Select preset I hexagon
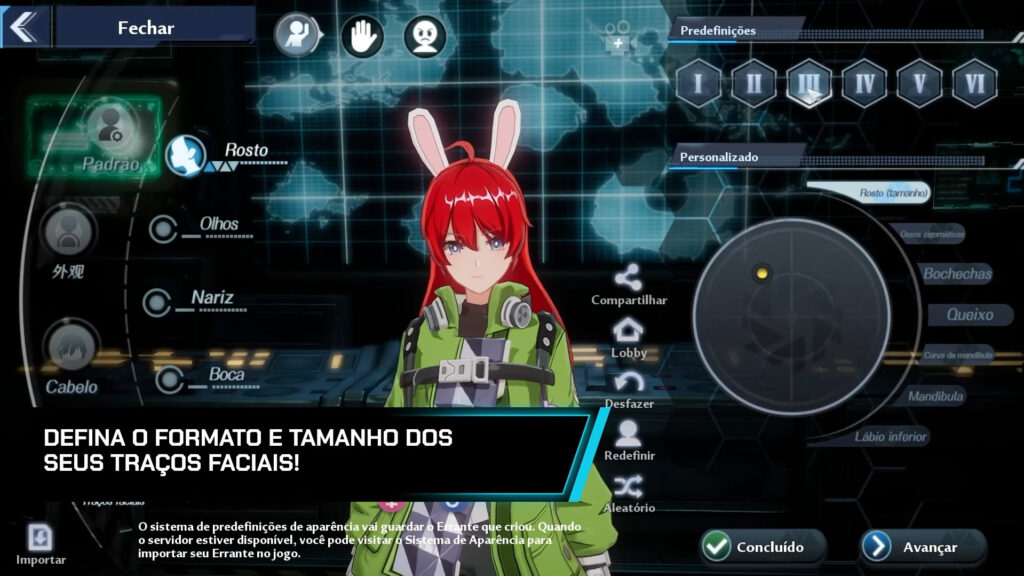The width and height of the screenshot is (1024, 576). pyautogui.click(x=698, y=83)
